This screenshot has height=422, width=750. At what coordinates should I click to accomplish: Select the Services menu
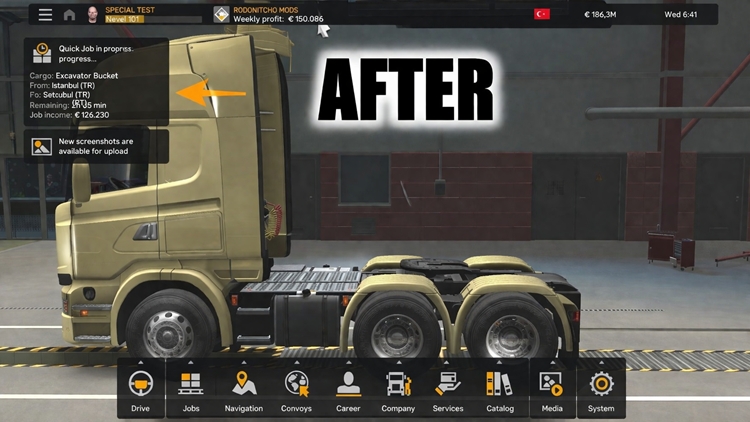click(448, 388)
